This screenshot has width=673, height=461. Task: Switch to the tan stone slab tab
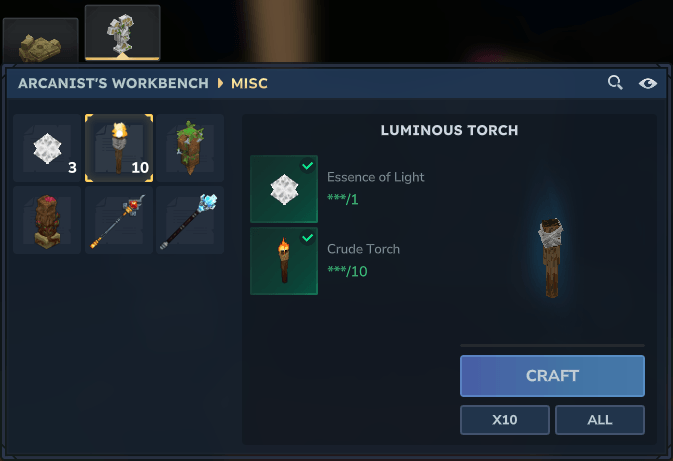40,42
